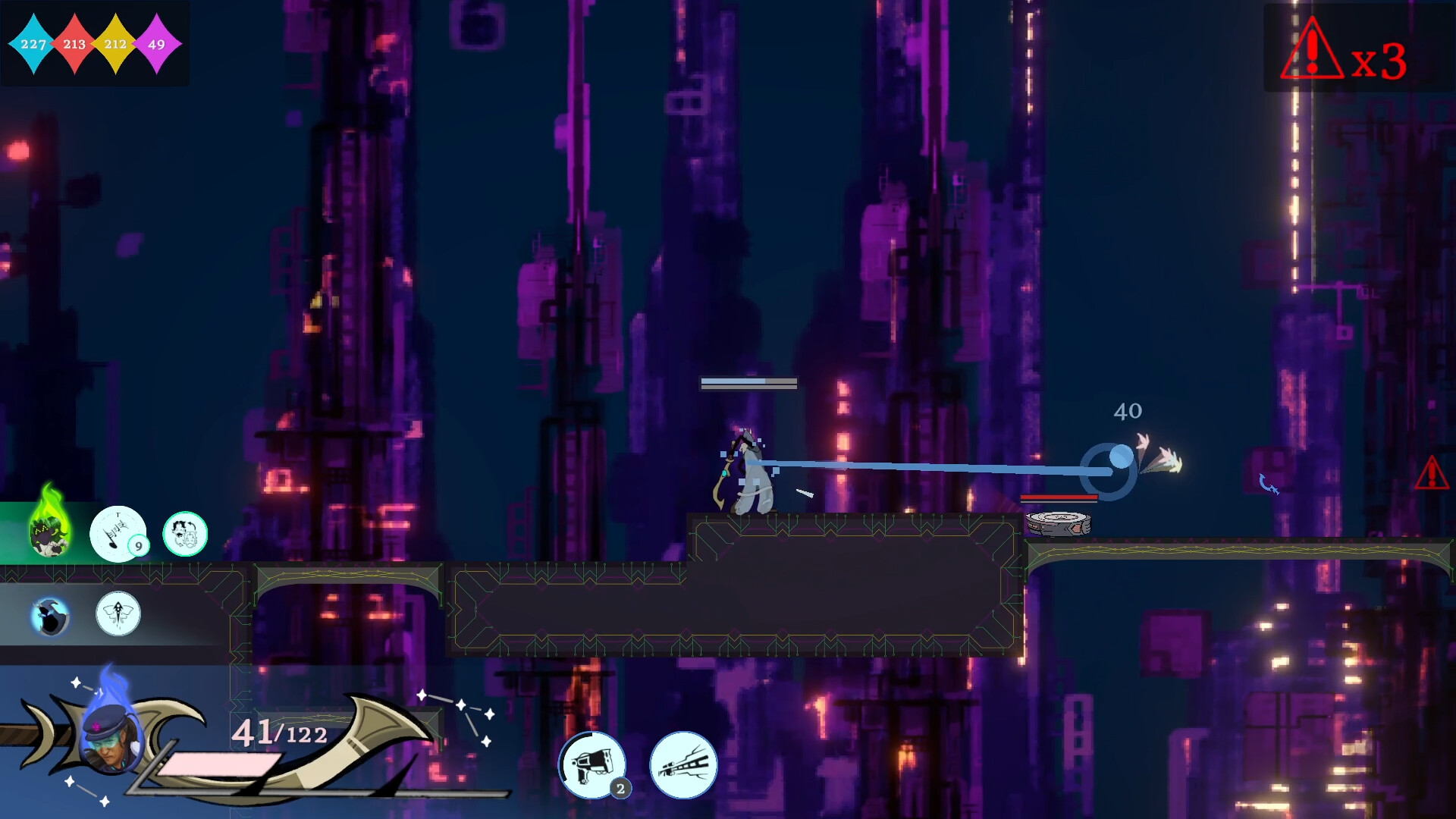Toggle the green-rimmed faces buff active state

click(x=184, y=534)
